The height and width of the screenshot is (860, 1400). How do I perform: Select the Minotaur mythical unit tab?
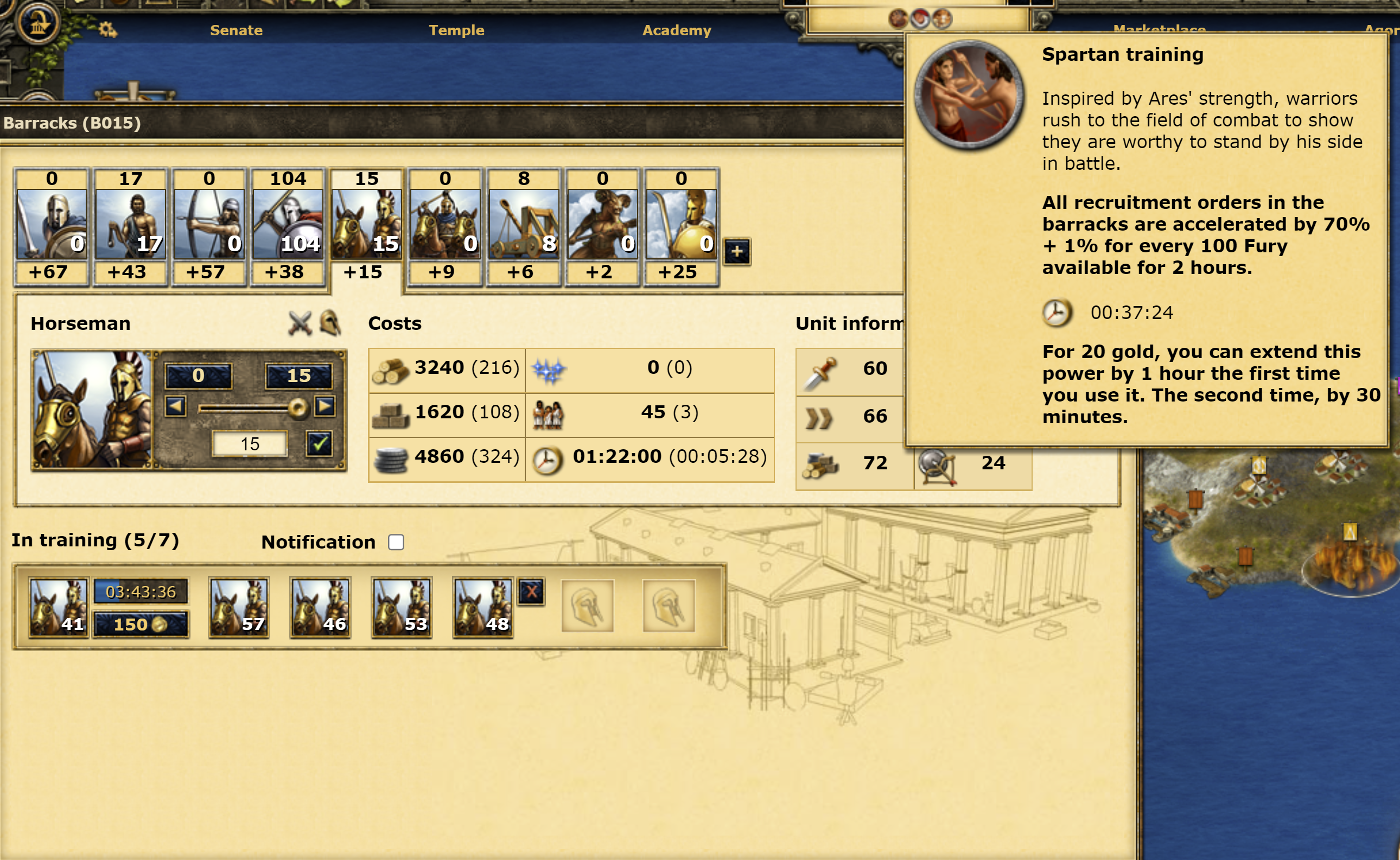pos(602,225)
